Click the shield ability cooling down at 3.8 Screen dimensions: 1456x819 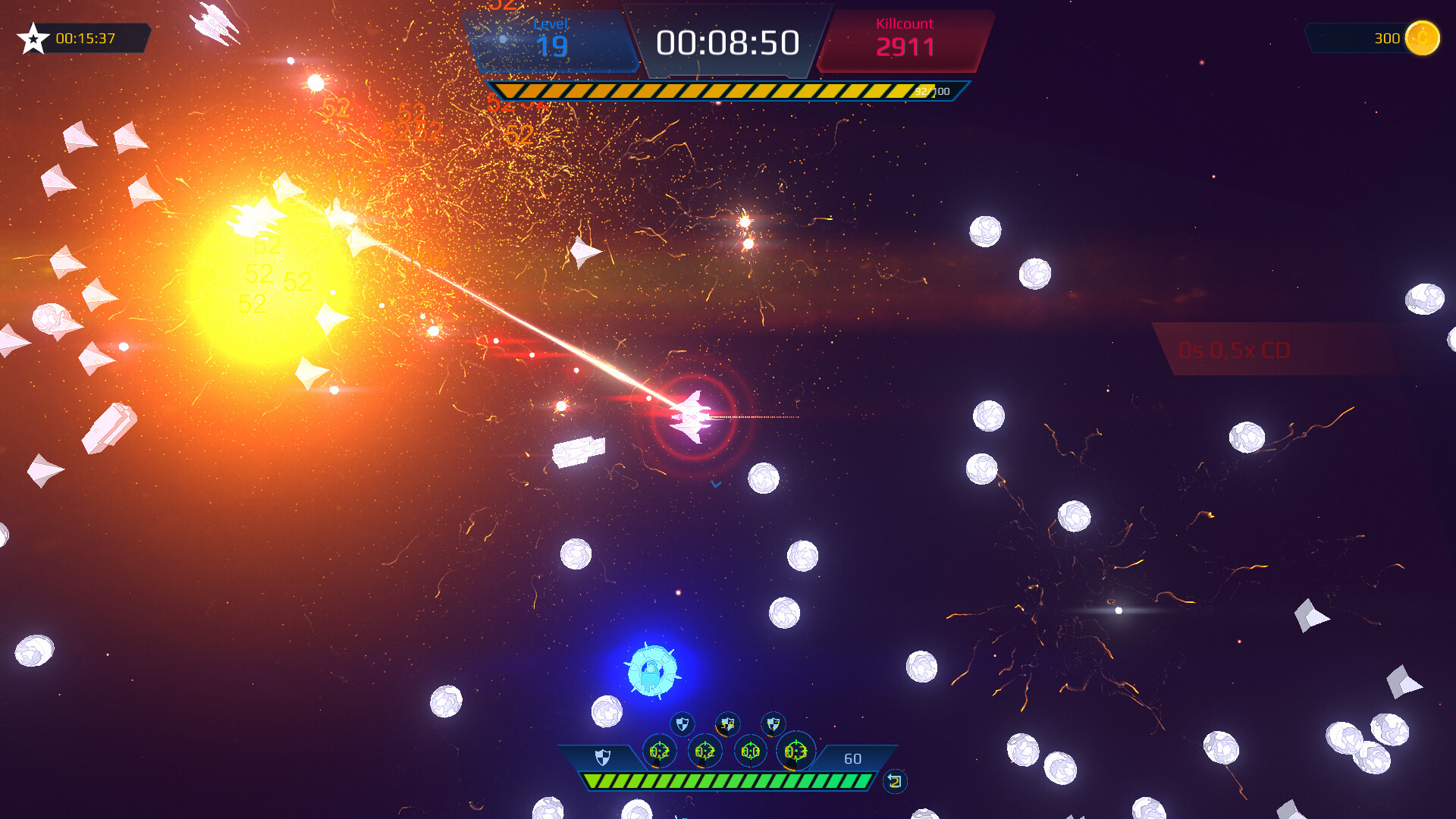[x=728, y=723]
